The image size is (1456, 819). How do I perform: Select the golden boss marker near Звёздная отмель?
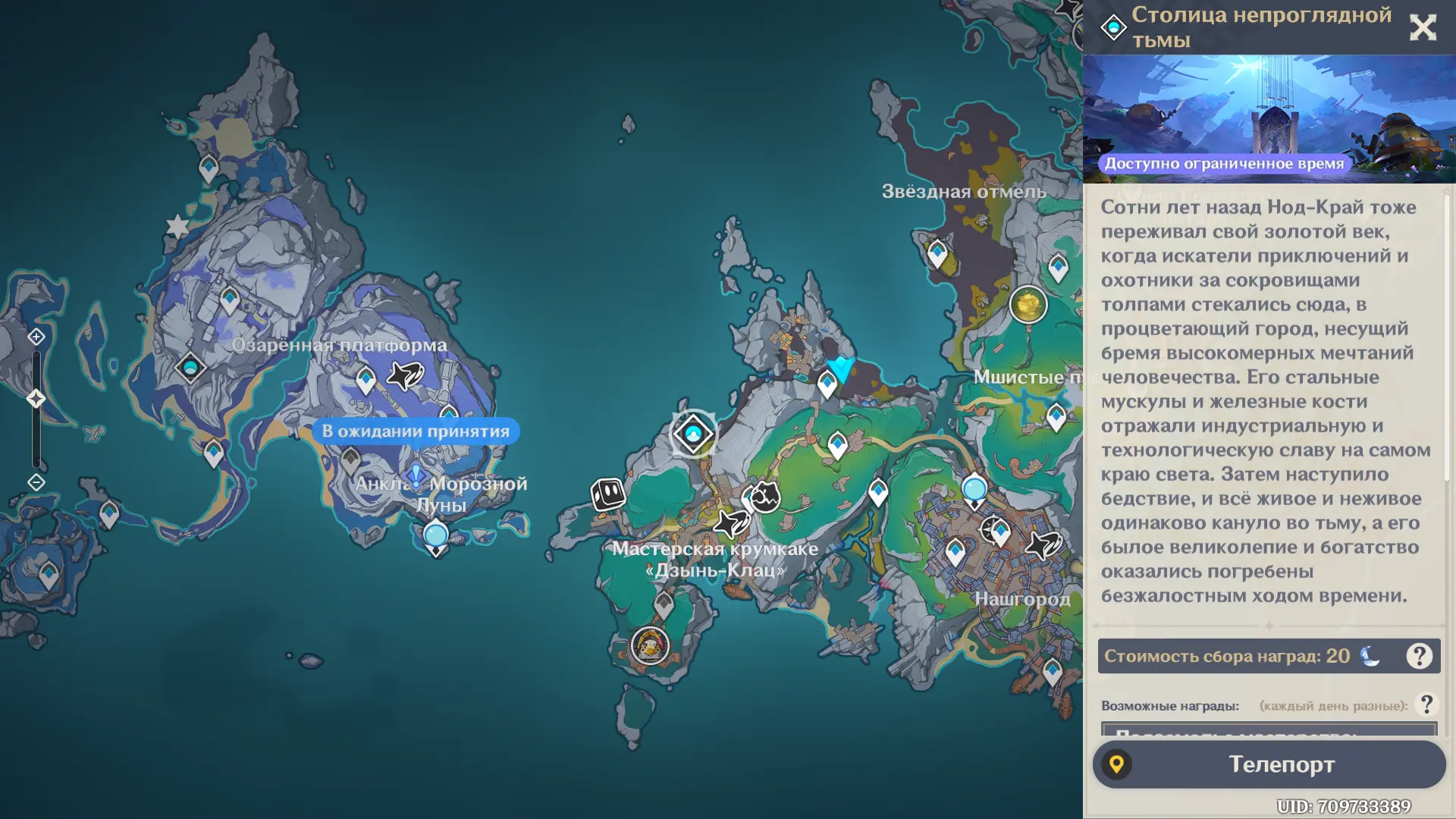(x=1028, y=306)
